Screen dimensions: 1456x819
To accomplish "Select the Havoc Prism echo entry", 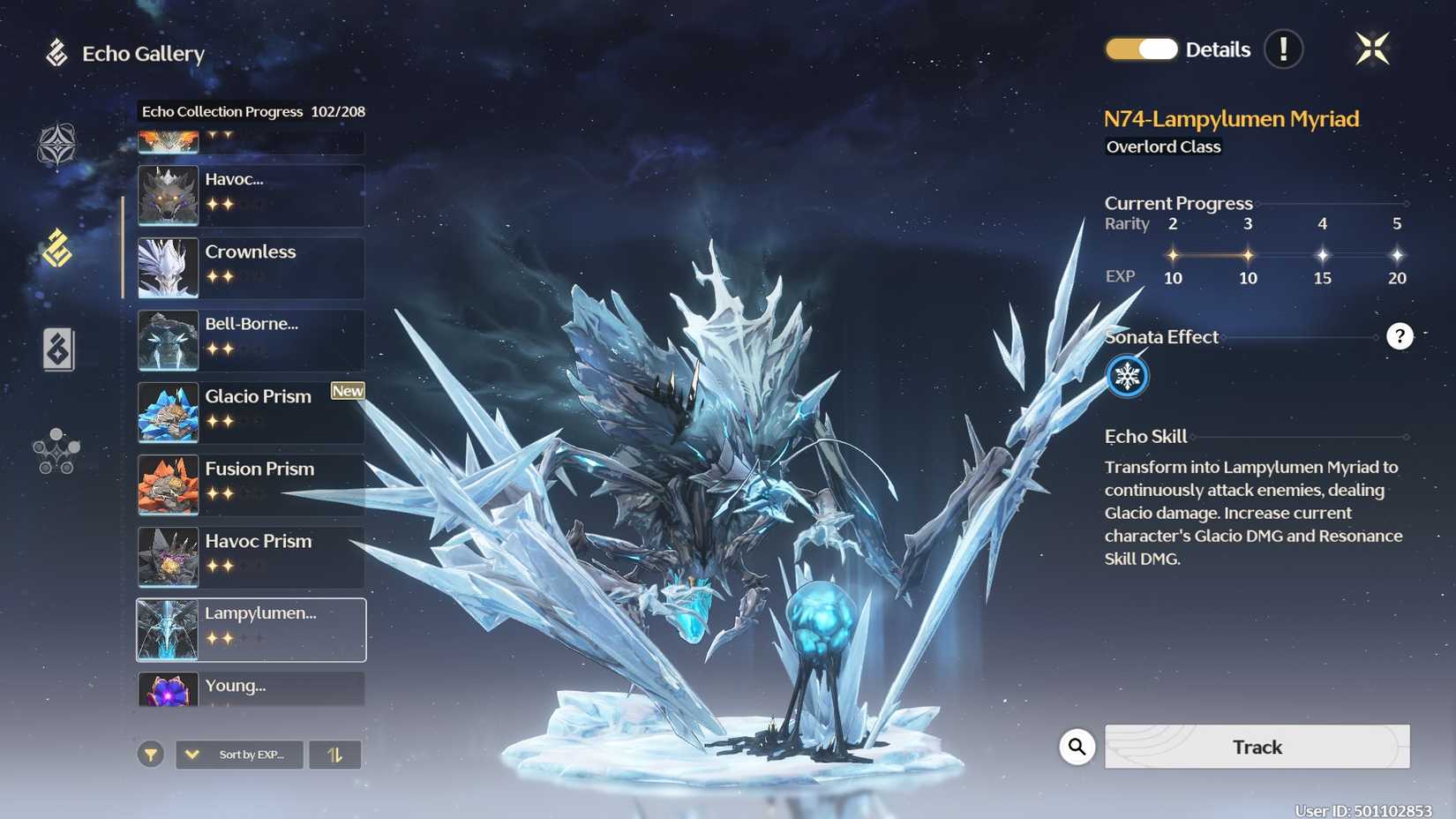I will pos(251,557).
